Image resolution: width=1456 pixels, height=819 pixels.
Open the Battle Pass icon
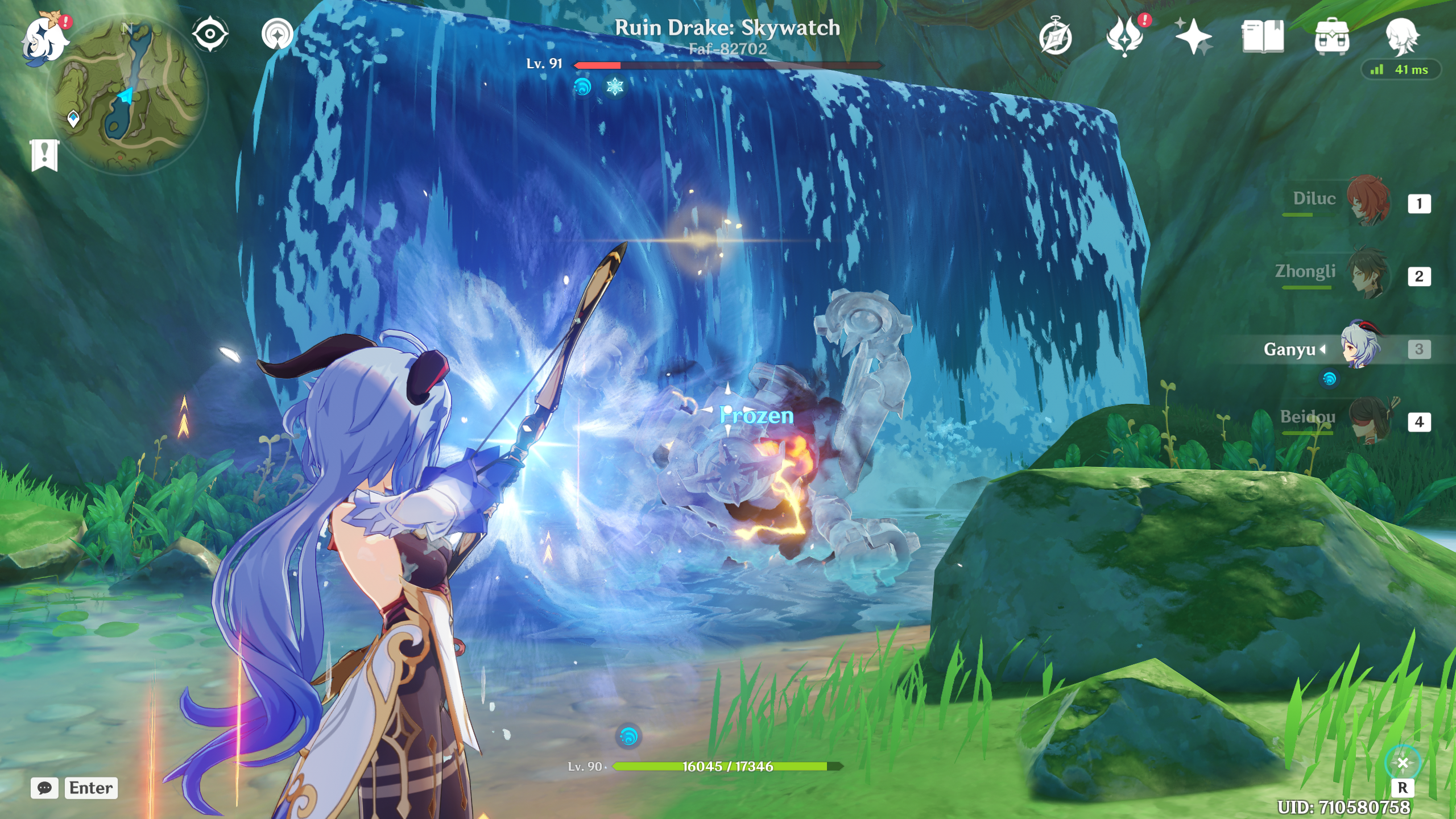(x=1124, y=36)
